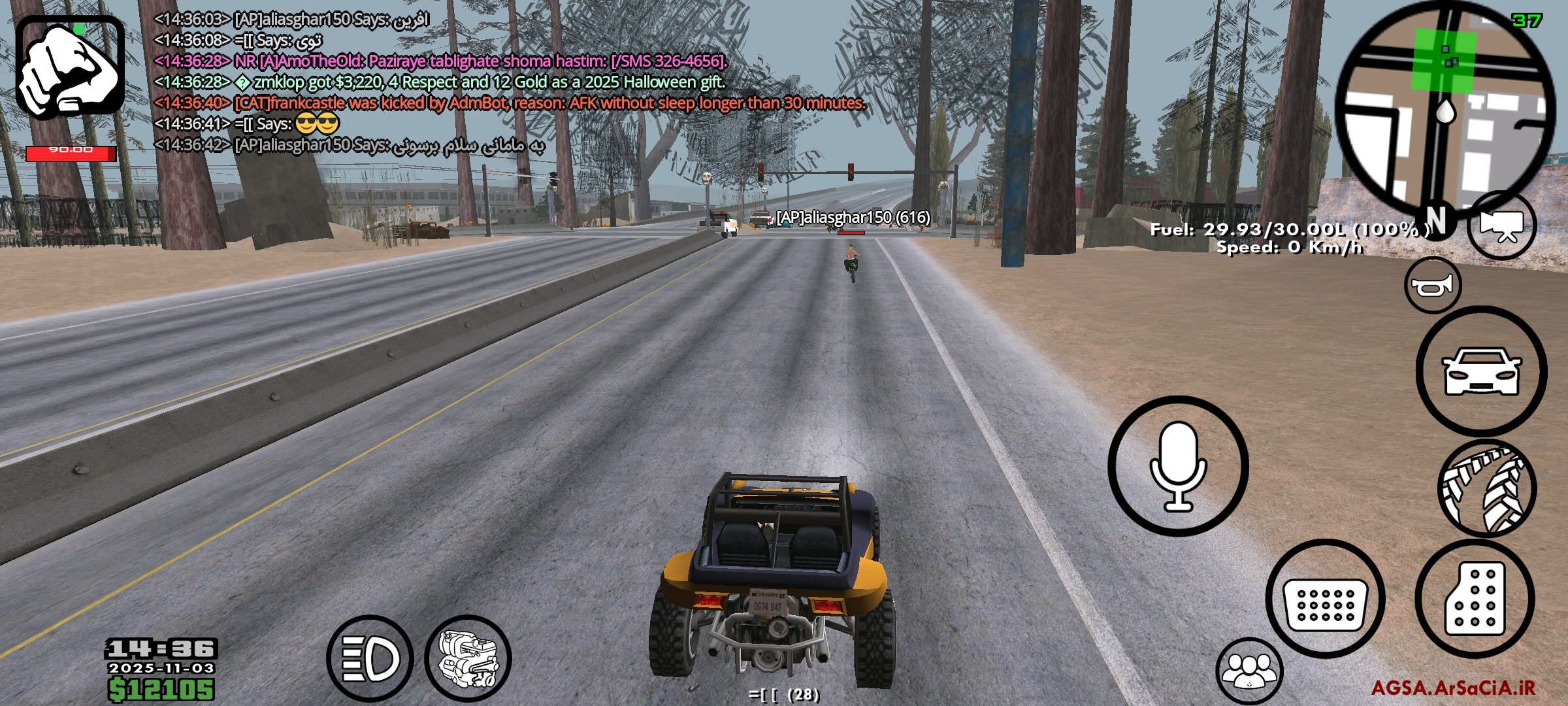Switch camera view with the camera button
The image size is (1568, 706).
(x=1501, y=226)
